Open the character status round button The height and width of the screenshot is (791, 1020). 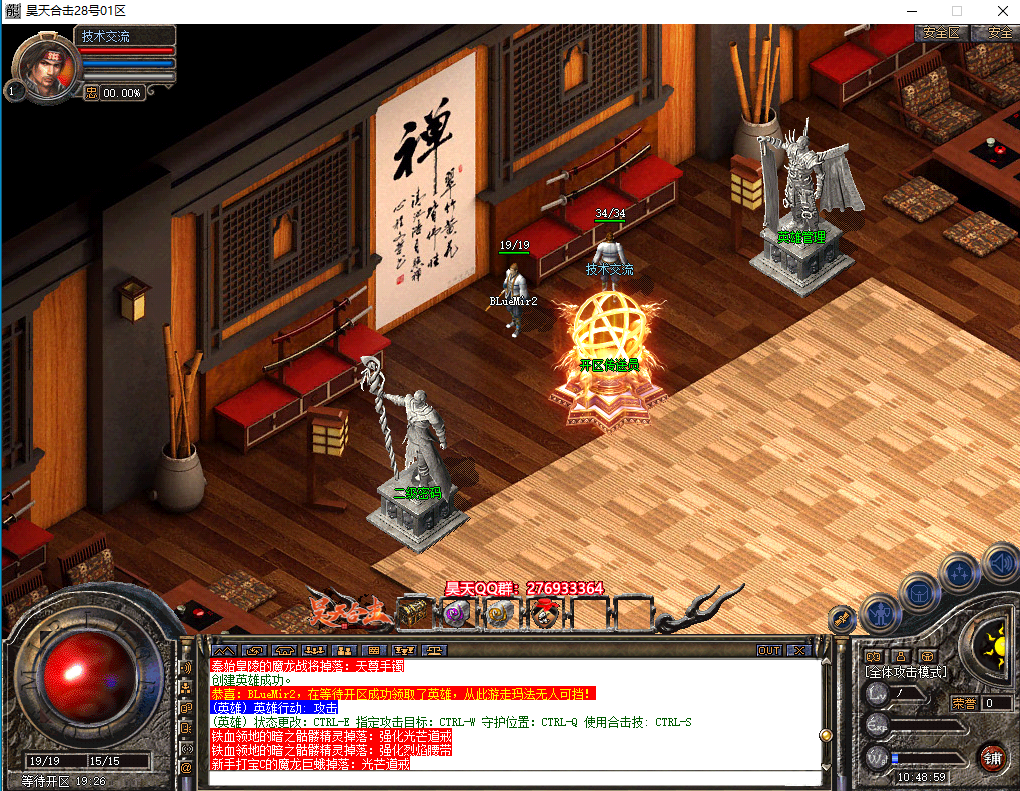881,610
